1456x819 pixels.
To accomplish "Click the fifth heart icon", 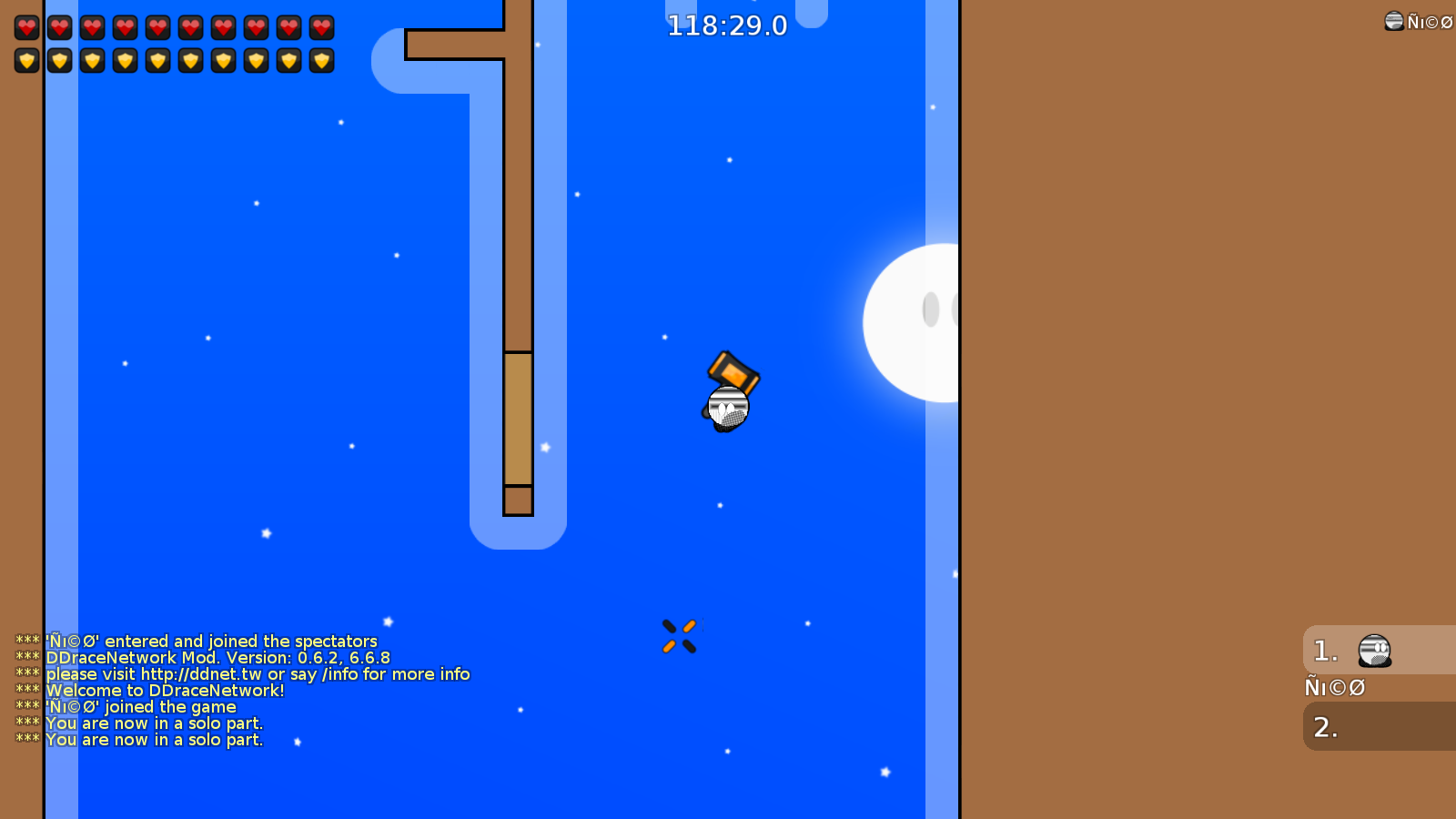I will click(158, 27).
